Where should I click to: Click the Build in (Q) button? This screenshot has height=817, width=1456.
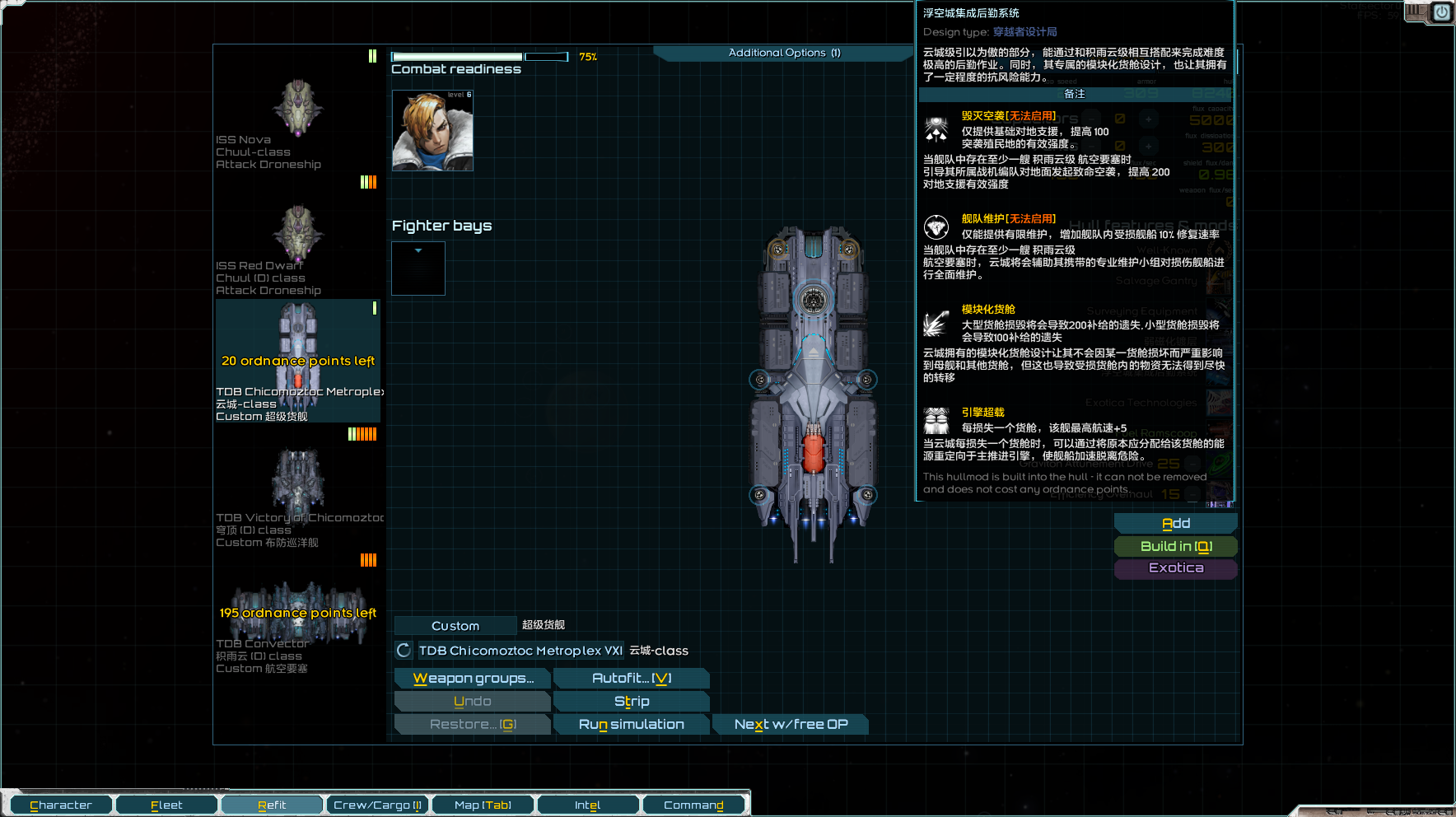pyautogui.click(x=1175, y=545)
